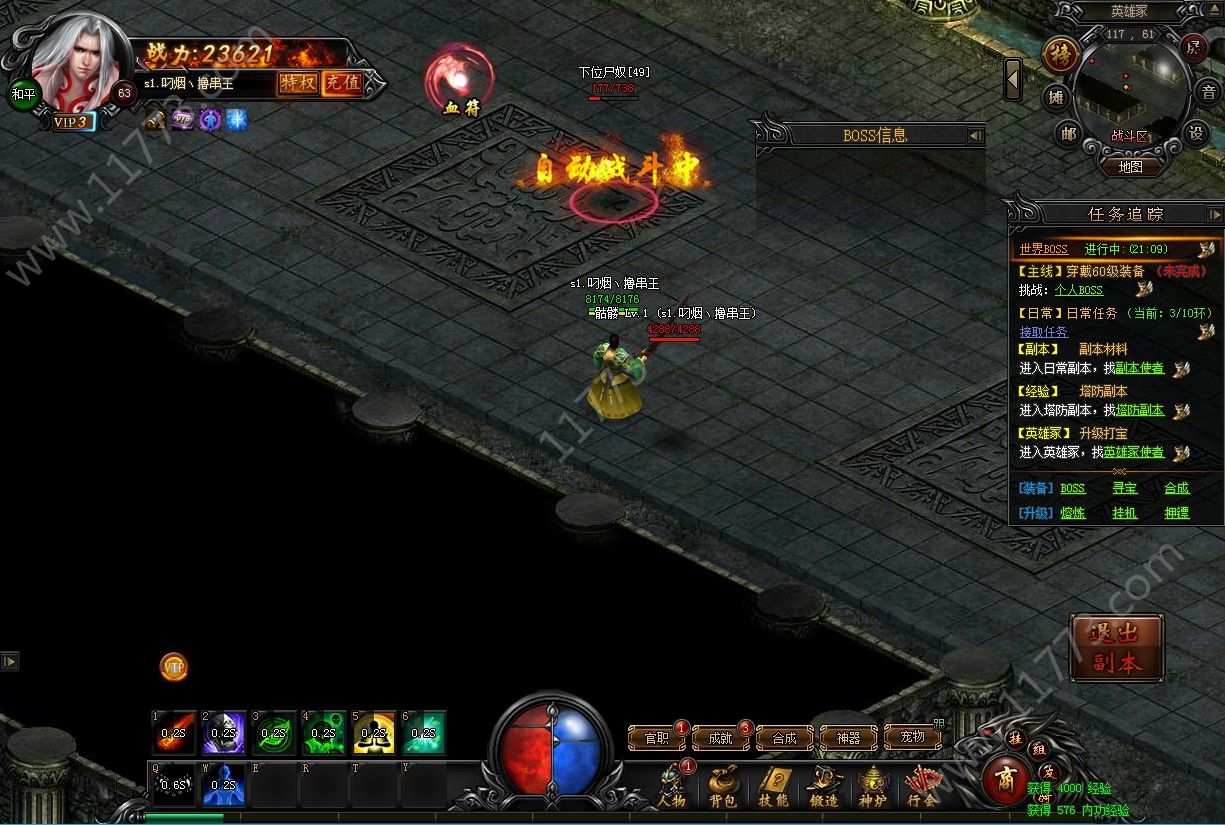
Task: Open the 邮 mail icon
Action: (1069, 133)
